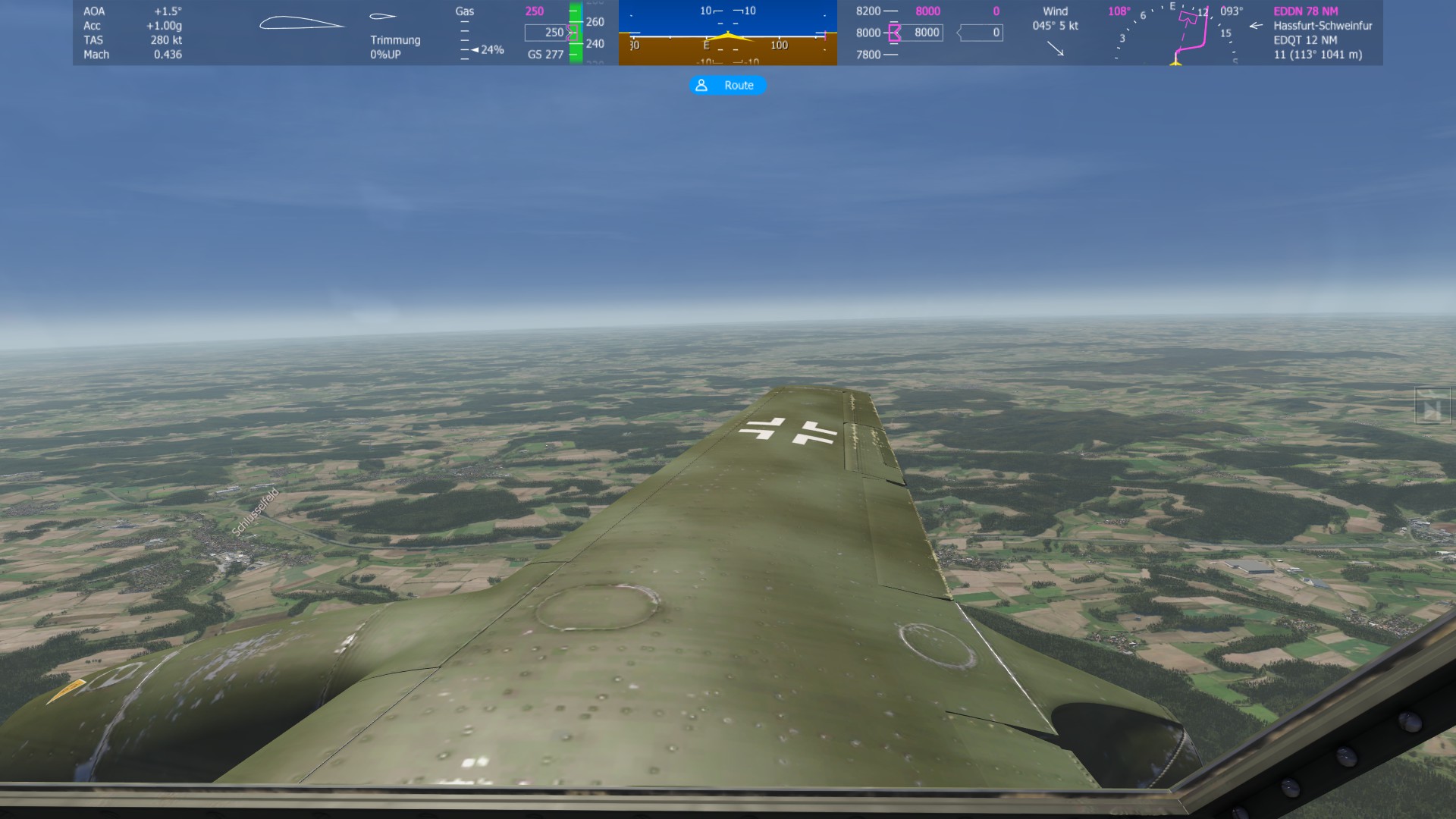Activate the faded skip-forward icon
The image size is (1456, 819).
click(x=1431, y=405)
